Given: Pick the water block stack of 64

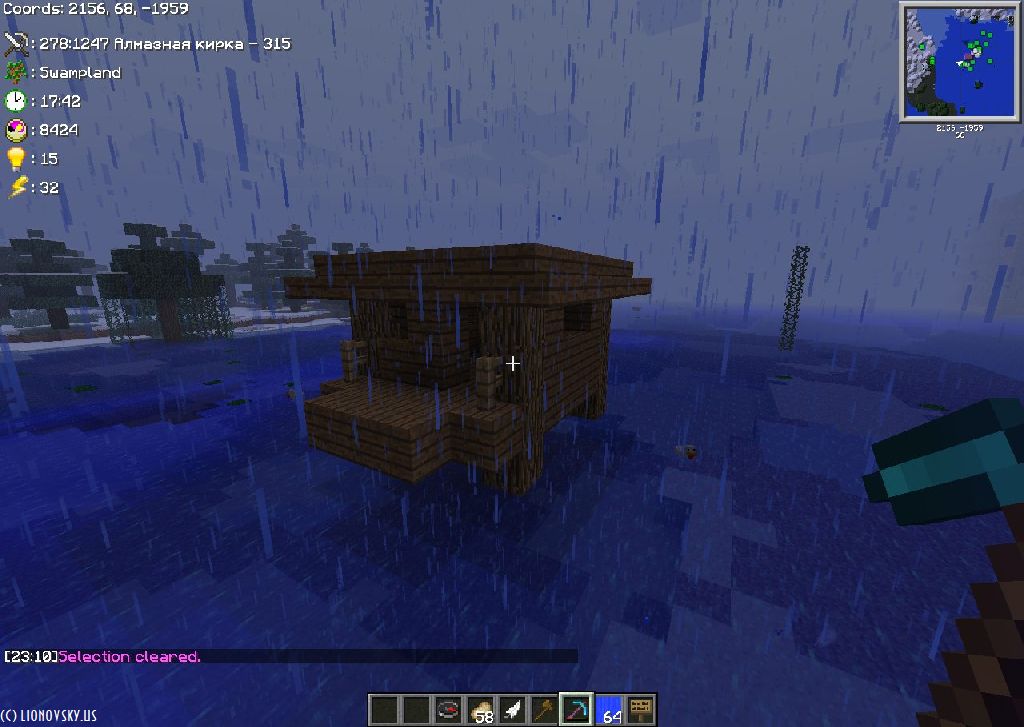Looking at the screenshot, I should pos(608,710).
